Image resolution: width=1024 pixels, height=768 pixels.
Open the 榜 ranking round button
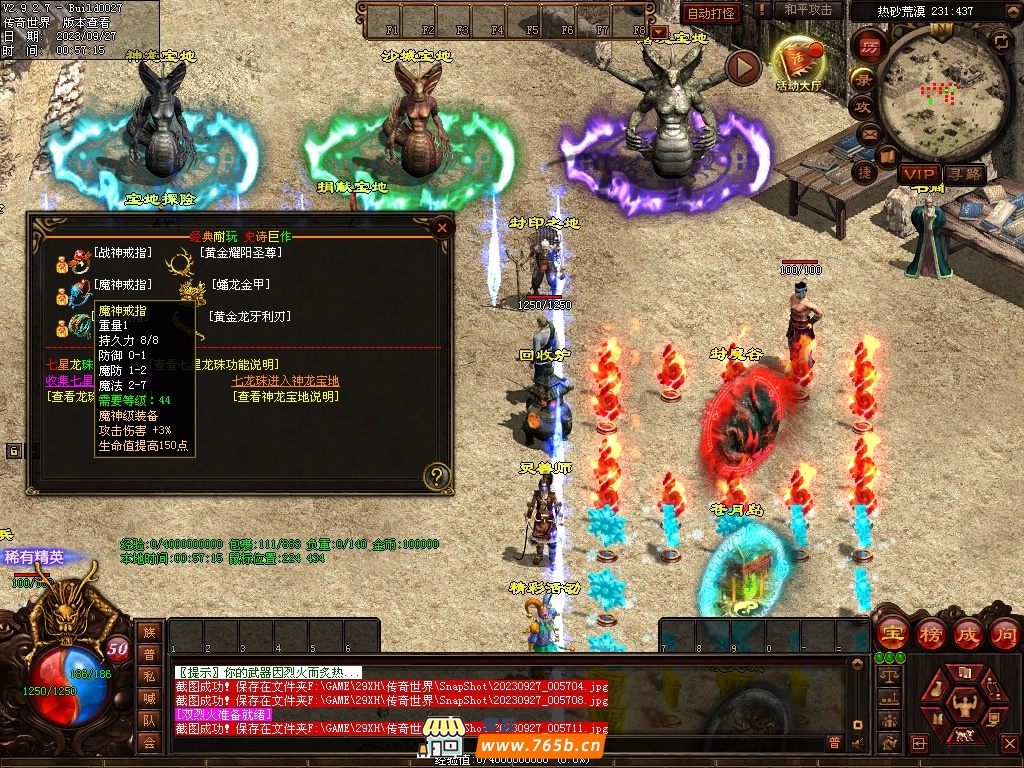point(930,633)
